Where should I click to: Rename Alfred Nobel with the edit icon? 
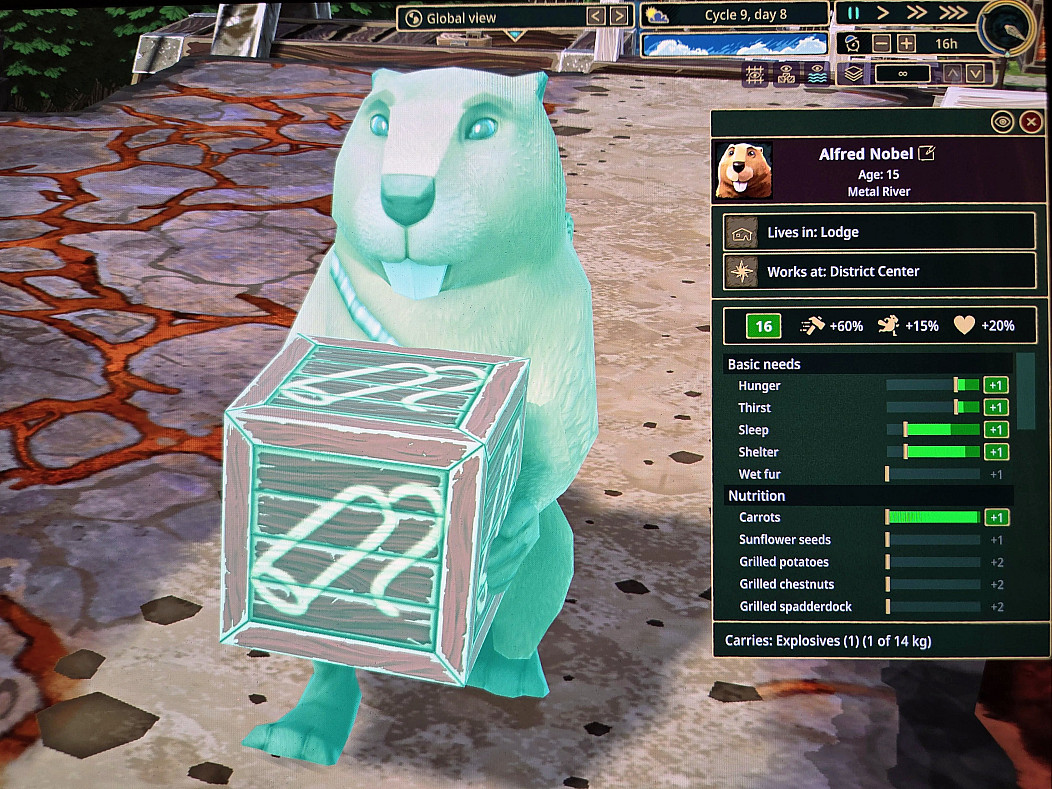click(927, 154)
